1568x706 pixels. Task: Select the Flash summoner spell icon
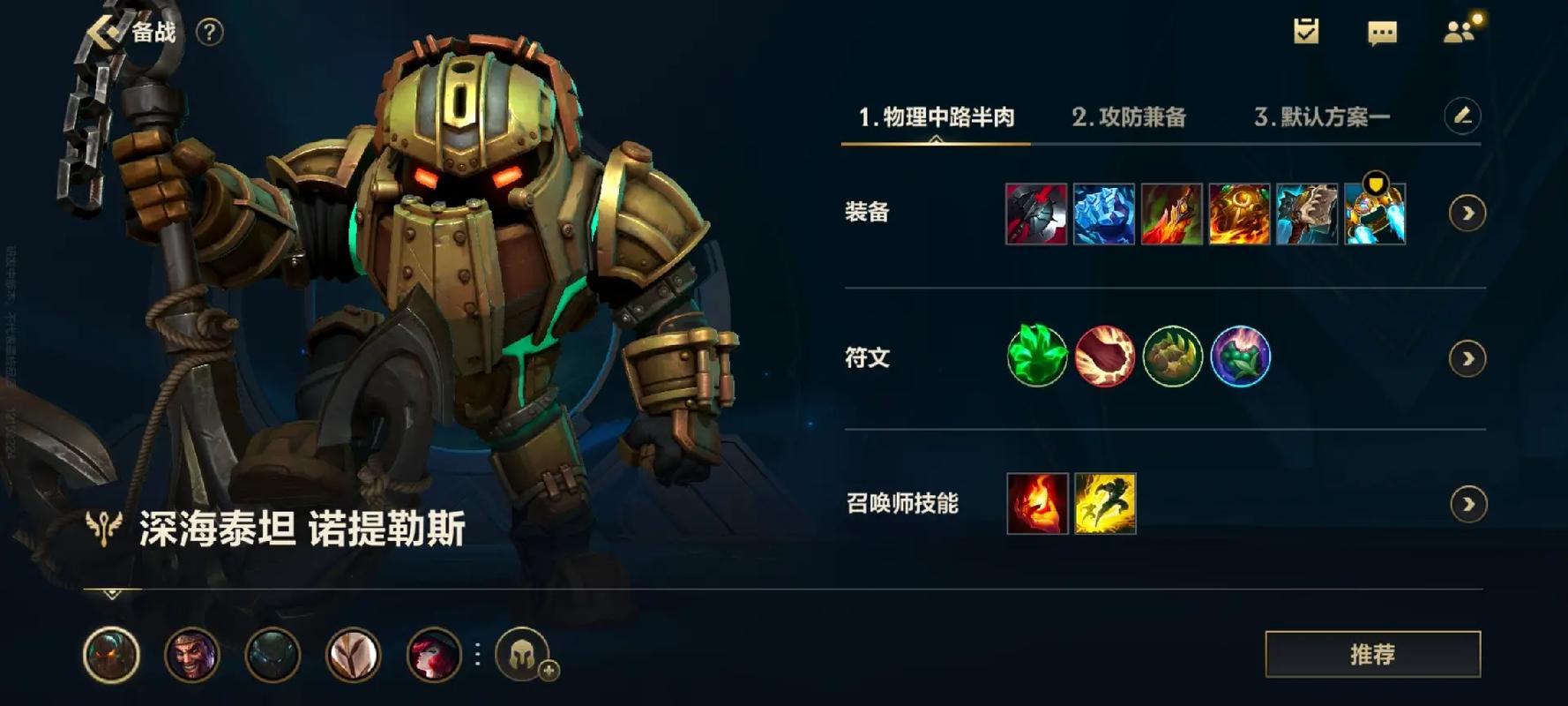pos(1105,503)
